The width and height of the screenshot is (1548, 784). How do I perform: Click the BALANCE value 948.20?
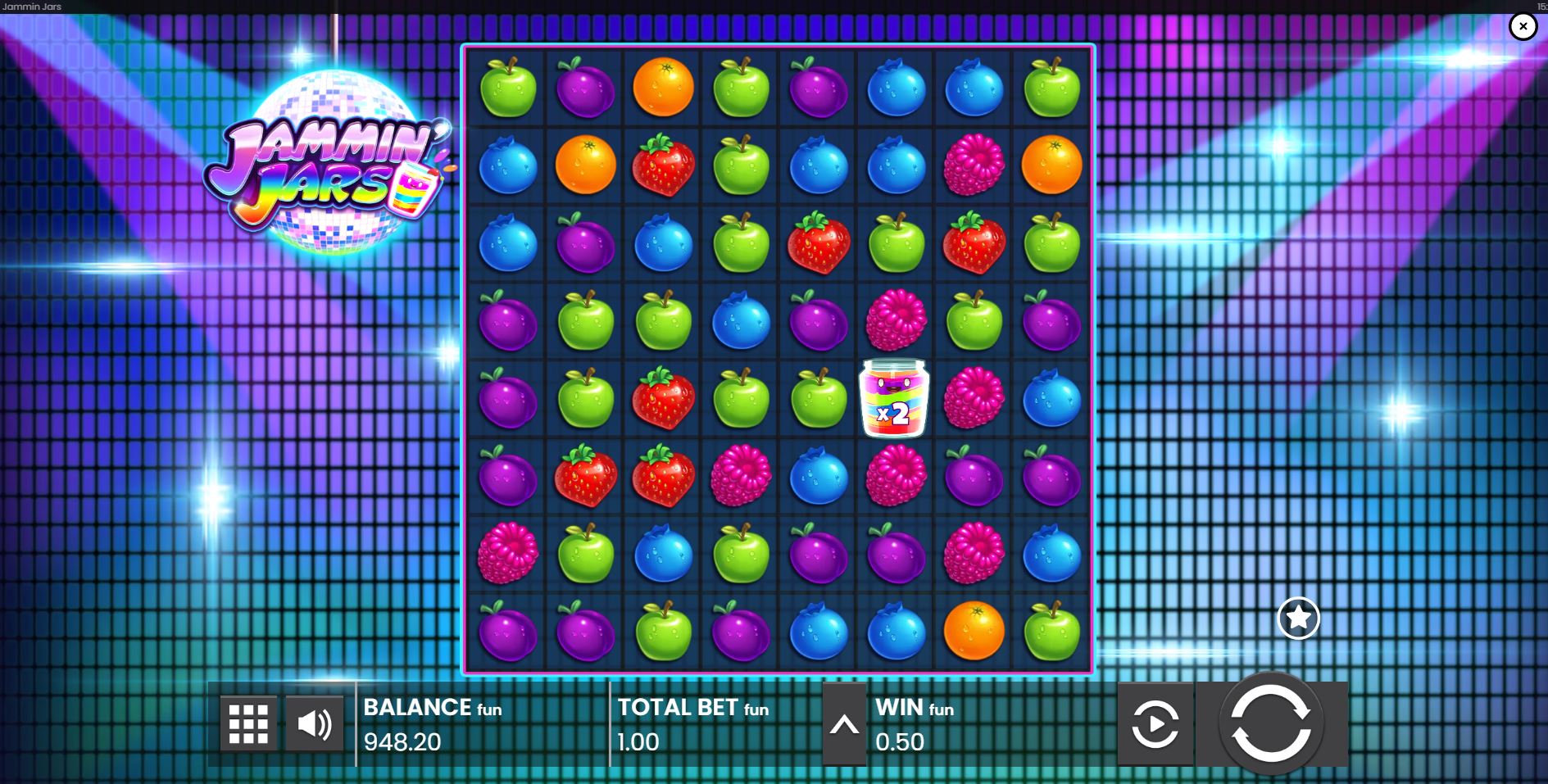(403, 742)
